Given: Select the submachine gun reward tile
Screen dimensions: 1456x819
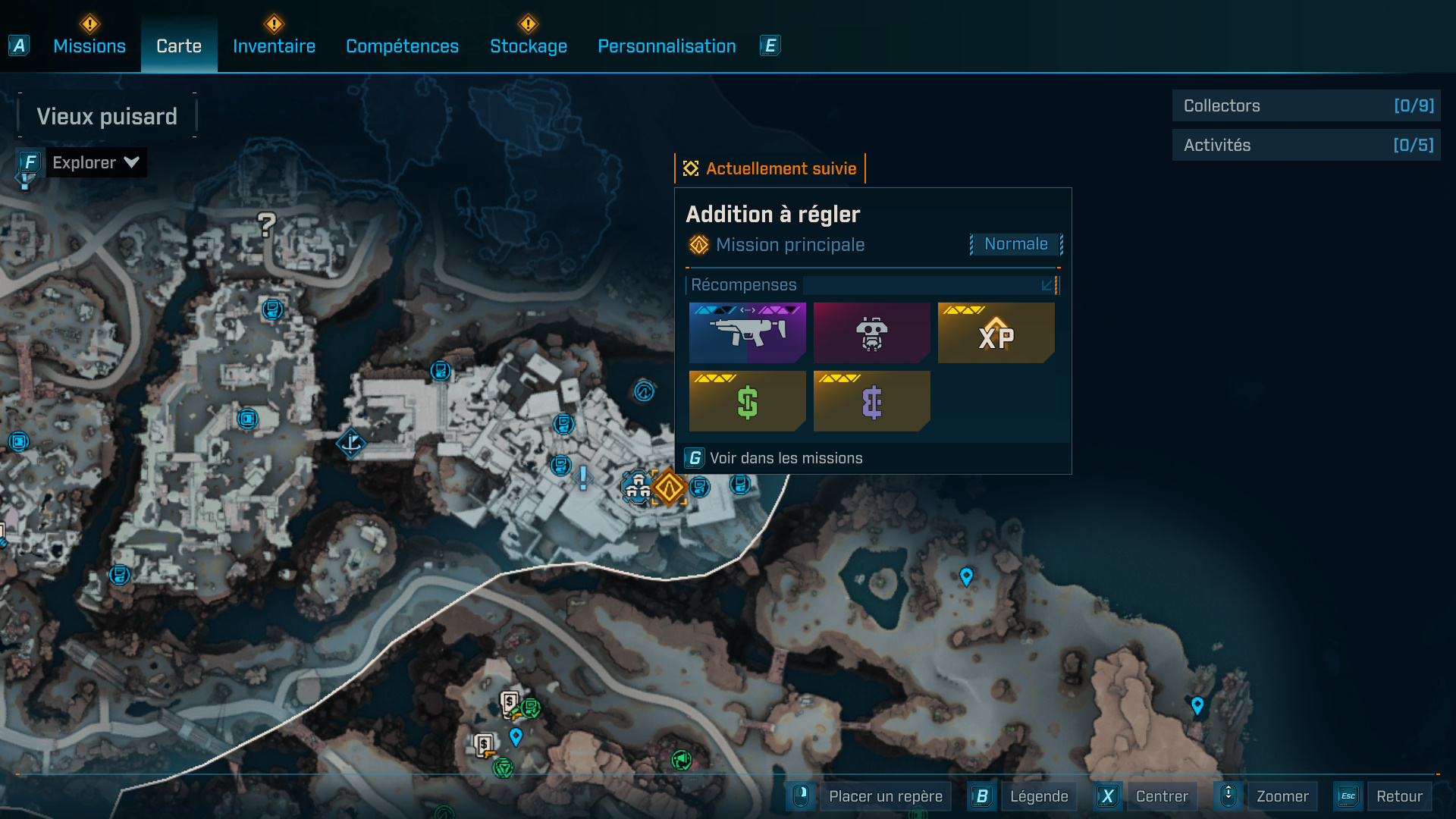Looking at the screenshot, I should [747, 332].
